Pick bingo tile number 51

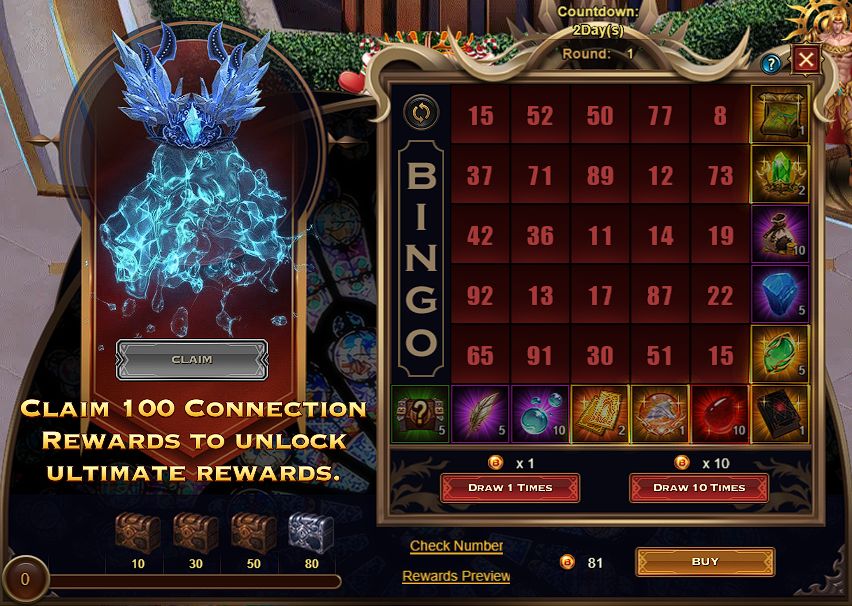(660, 356)
